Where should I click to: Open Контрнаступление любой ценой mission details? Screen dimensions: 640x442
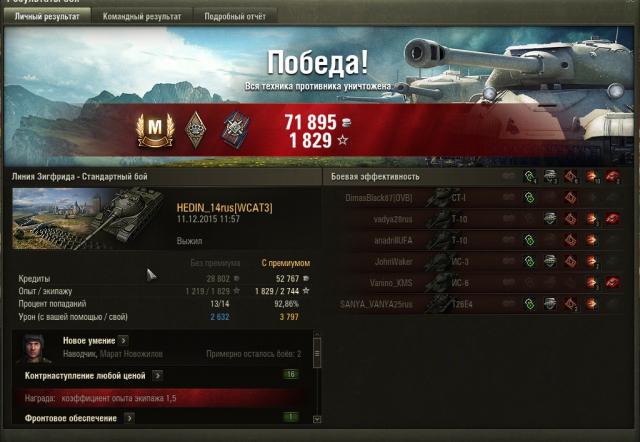click(x=156, y=375)
